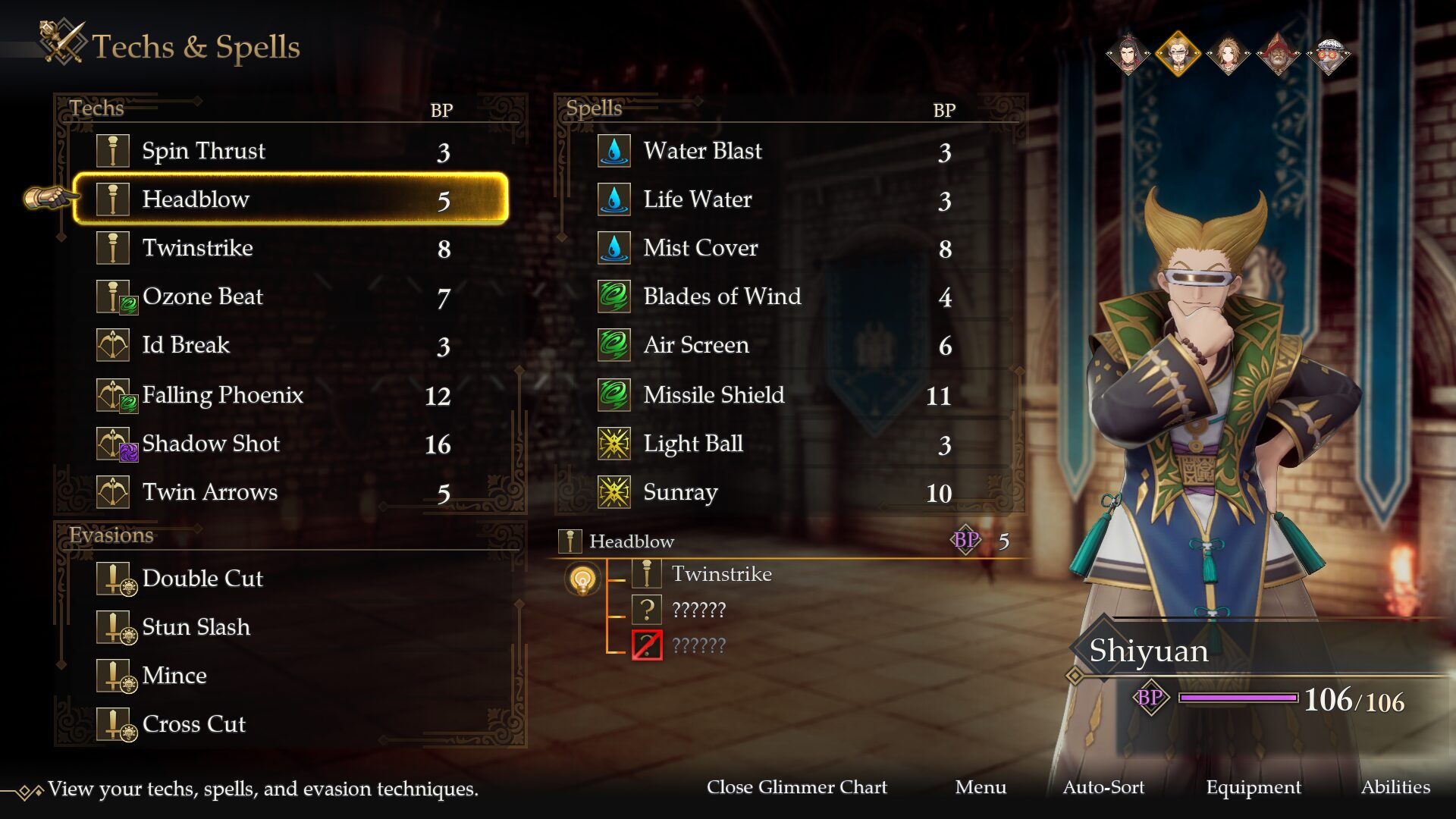The image size is (1456, 819).
Task: Switch to the red-hooded bearded character portrait
Action: click(1279, 55)
